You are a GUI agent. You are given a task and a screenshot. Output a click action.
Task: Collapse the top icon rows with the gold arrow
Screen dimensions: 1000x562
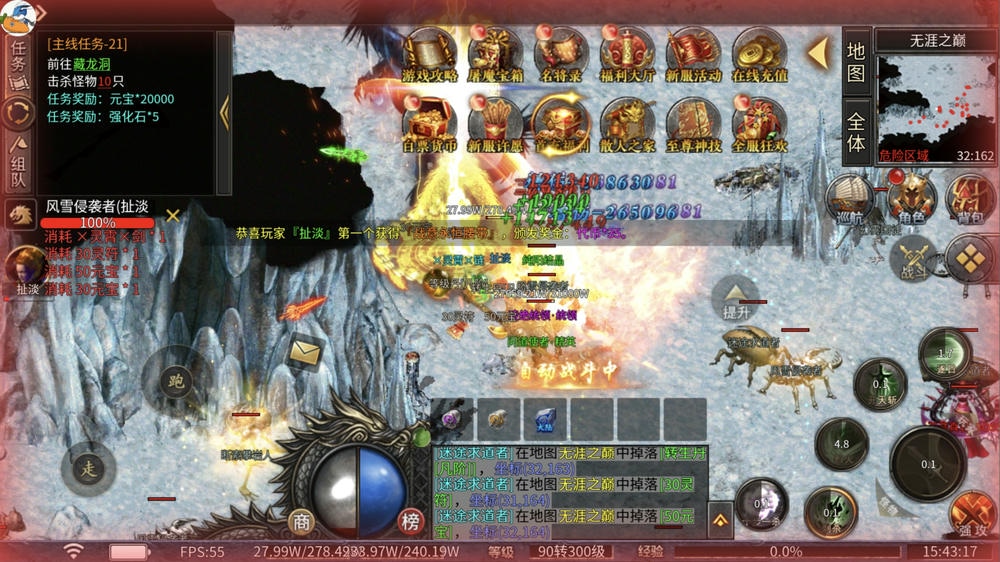(x=819, y=53)
